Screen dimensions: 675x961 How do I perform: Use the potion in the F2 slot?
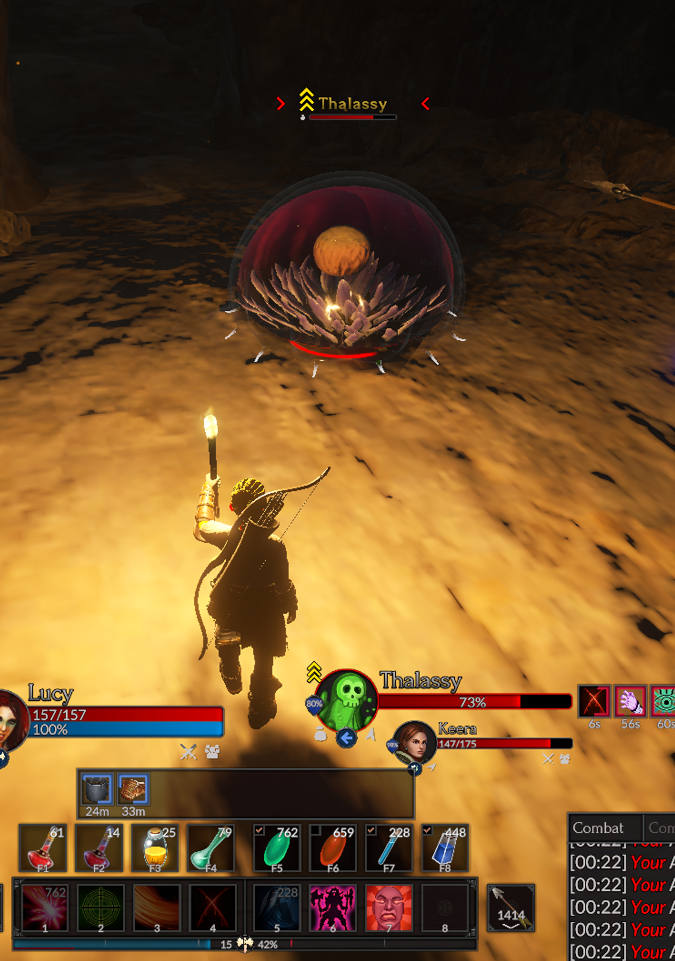coord(99,848)
